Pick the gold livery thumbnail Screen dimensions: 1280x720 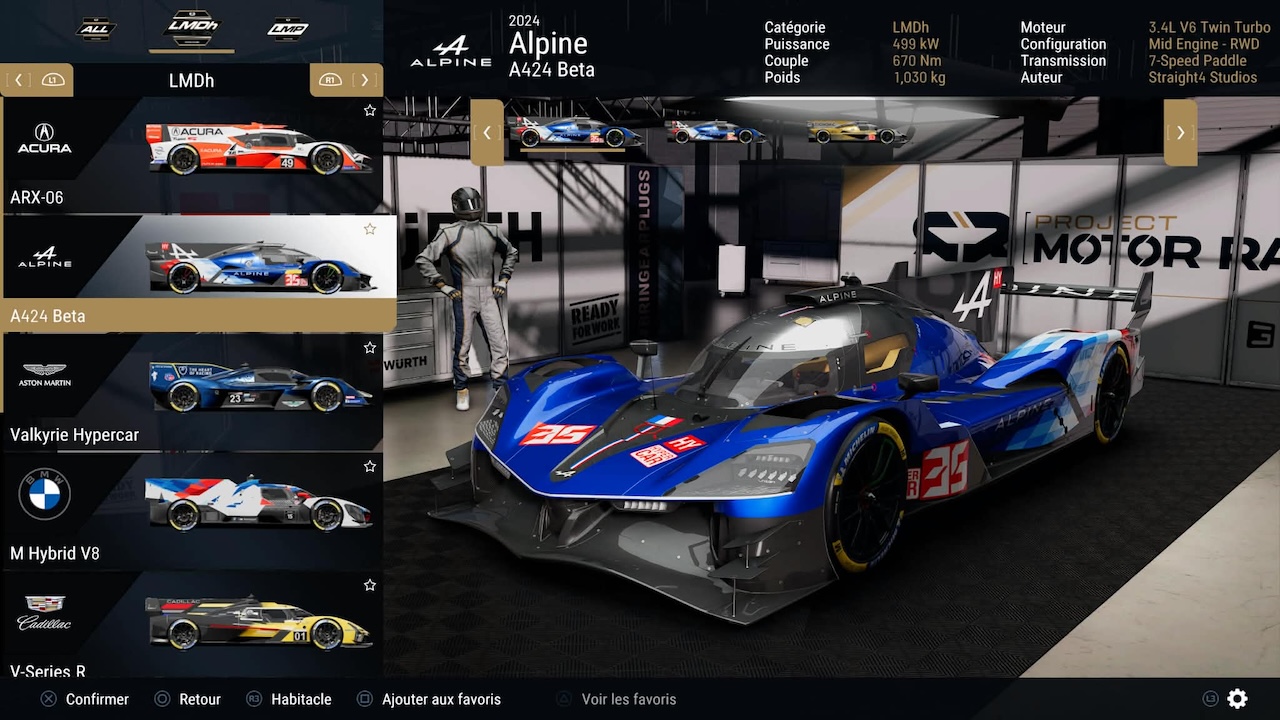coord(858,132)
